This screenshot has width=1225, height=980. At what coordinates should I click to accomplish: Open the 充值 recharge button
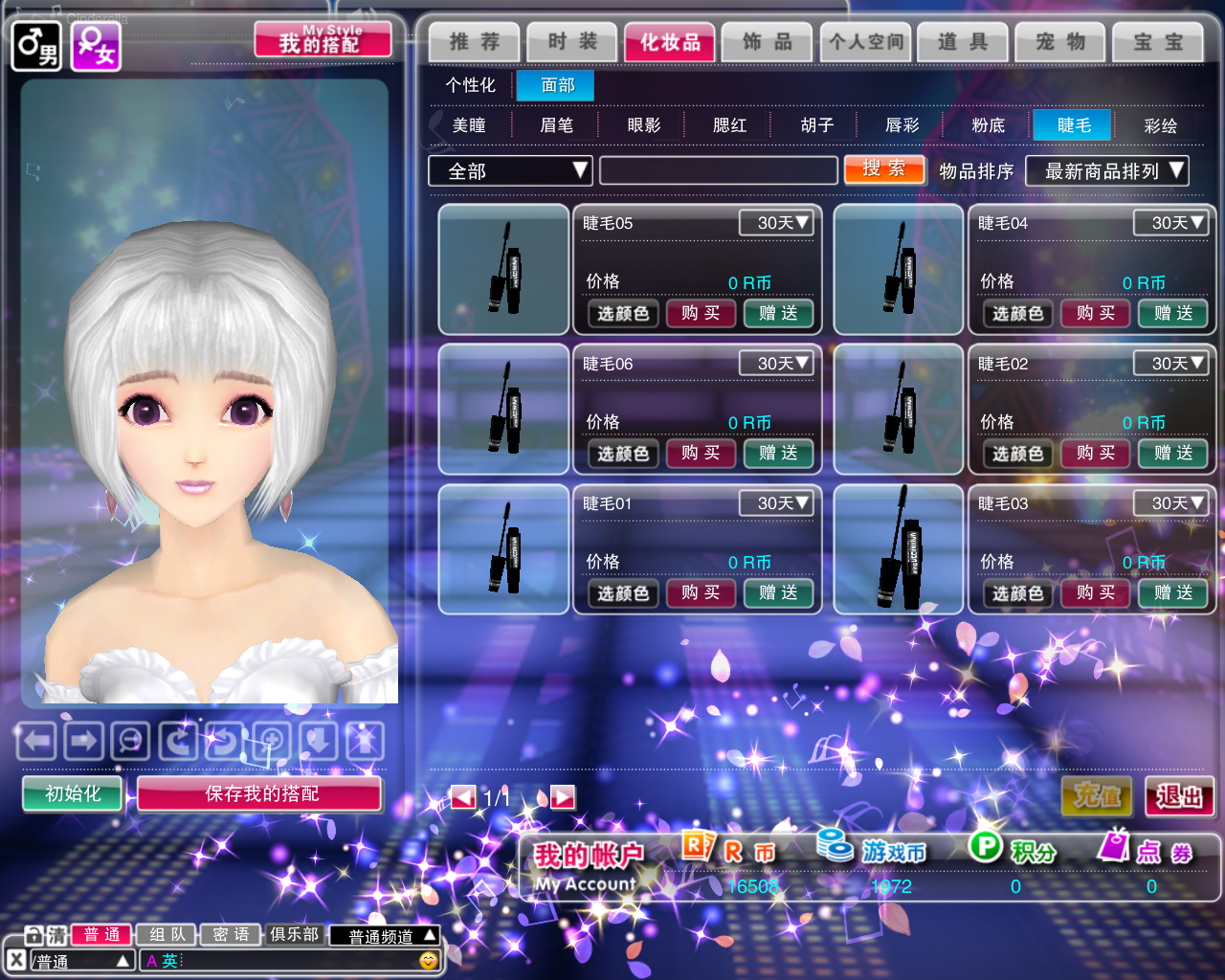(x=1097, y=796)
